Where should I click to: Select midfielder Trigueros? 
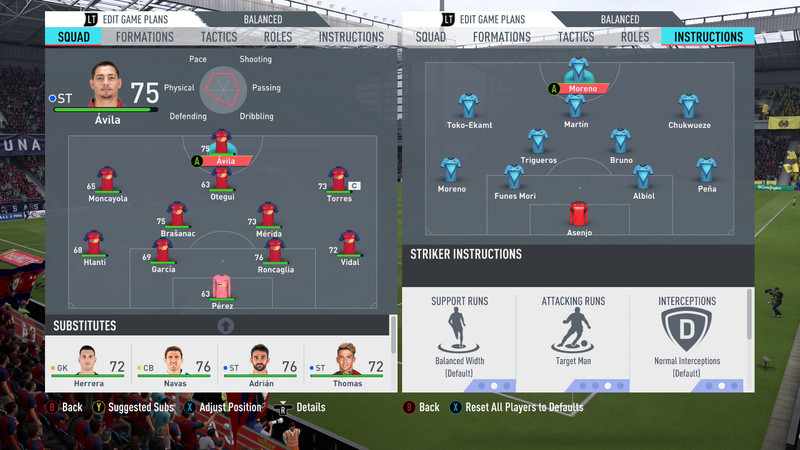pos(538,141)
